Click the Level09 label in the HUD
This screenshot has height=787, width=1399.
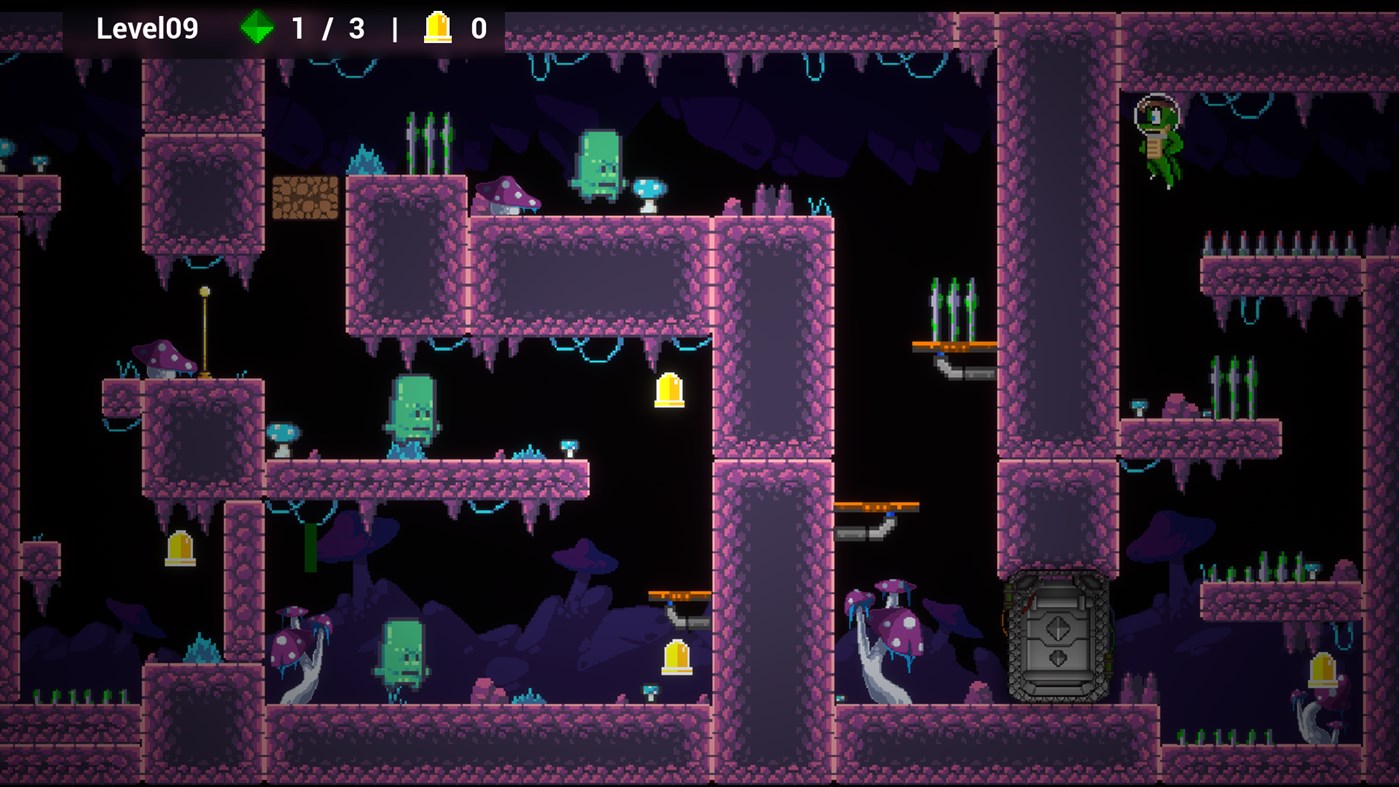tap(144, 28)
